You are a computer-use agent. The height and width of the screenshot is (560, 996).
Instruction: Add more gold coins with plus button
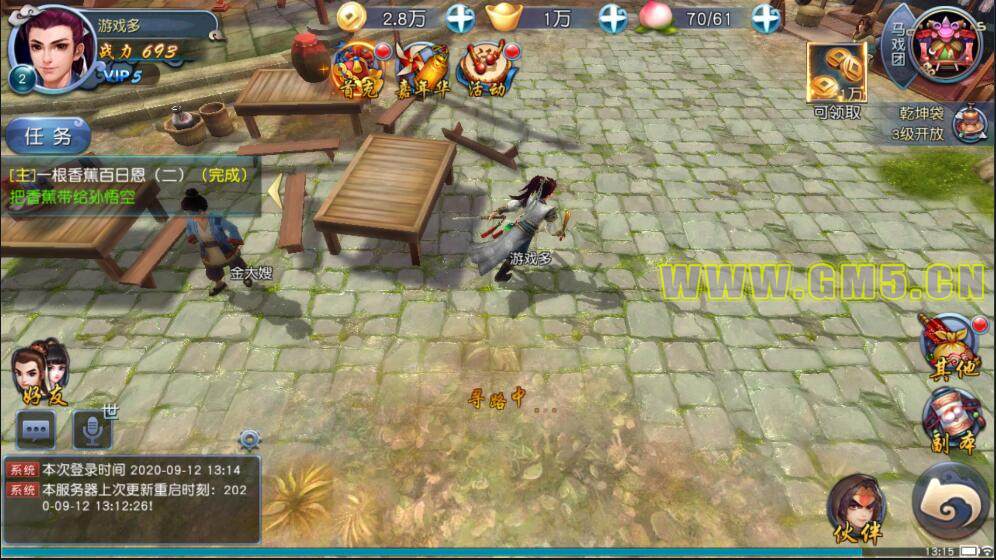(460, 17)
